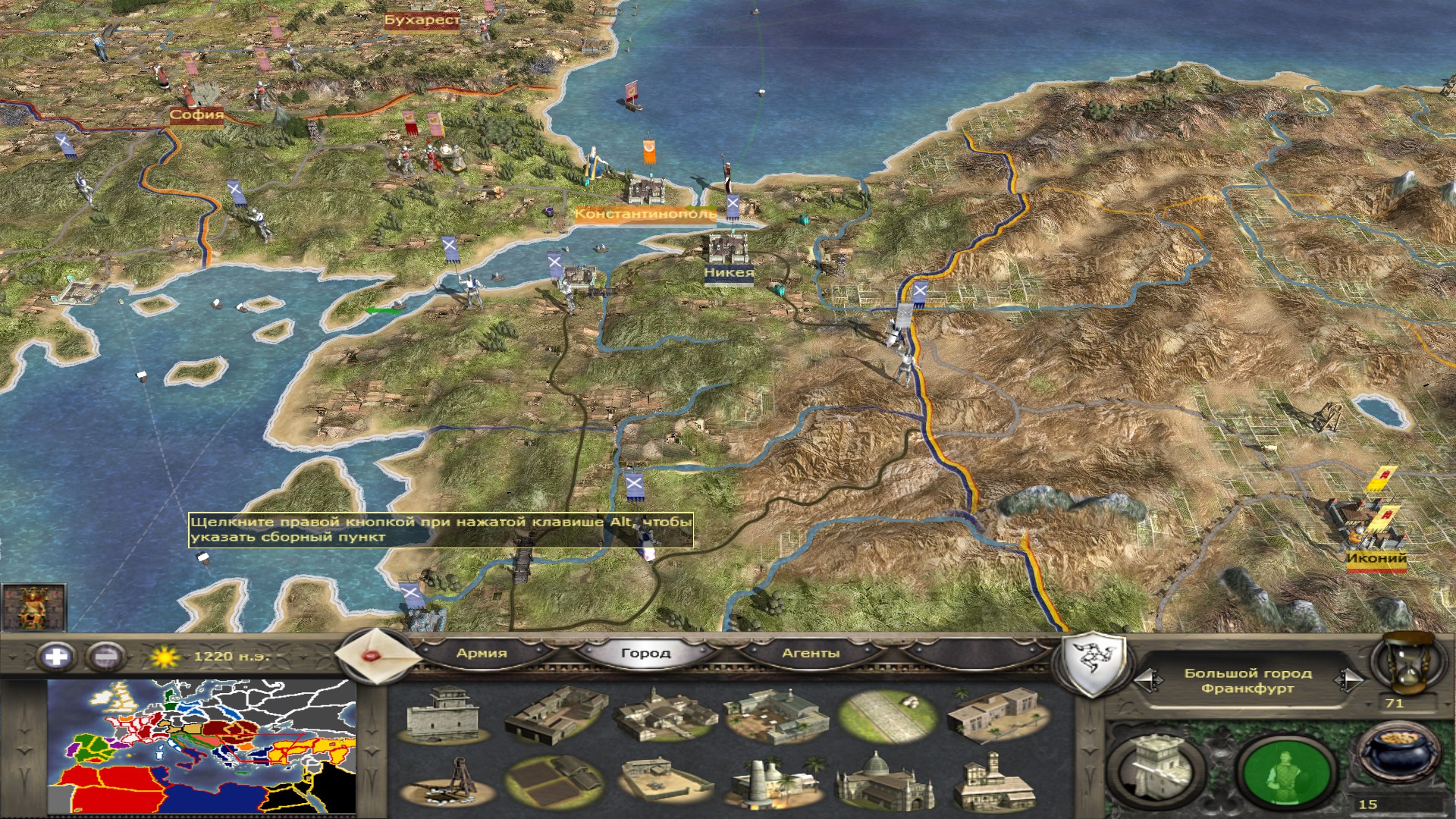The height and width of the screenshot is (819, 1456).
Task: Click the campaign minimap of Europe
Action: point(202,746)
